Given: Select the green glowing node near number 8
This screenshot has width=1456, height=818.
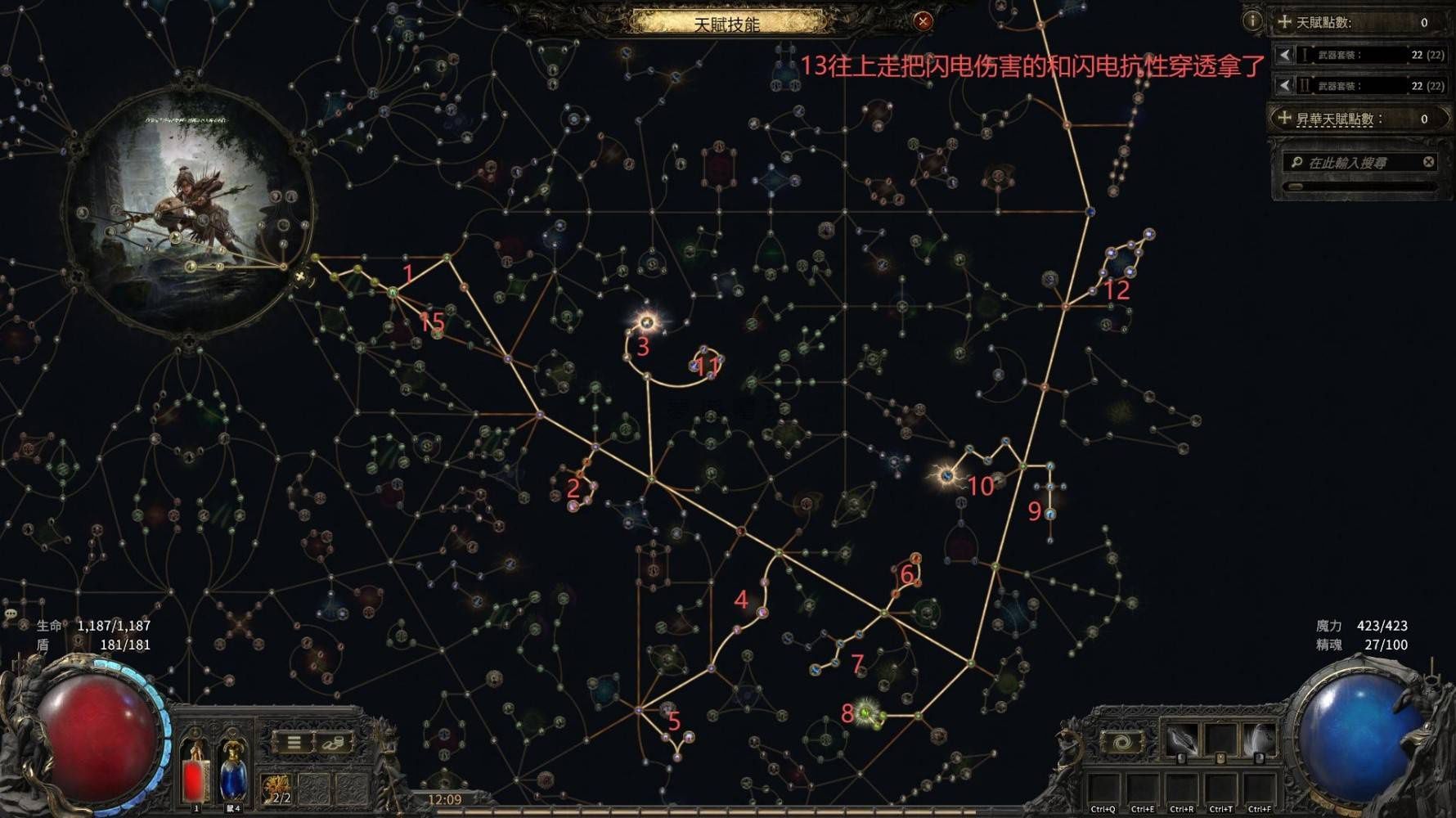Looking at the screenshot, I should tap(865, 713).
